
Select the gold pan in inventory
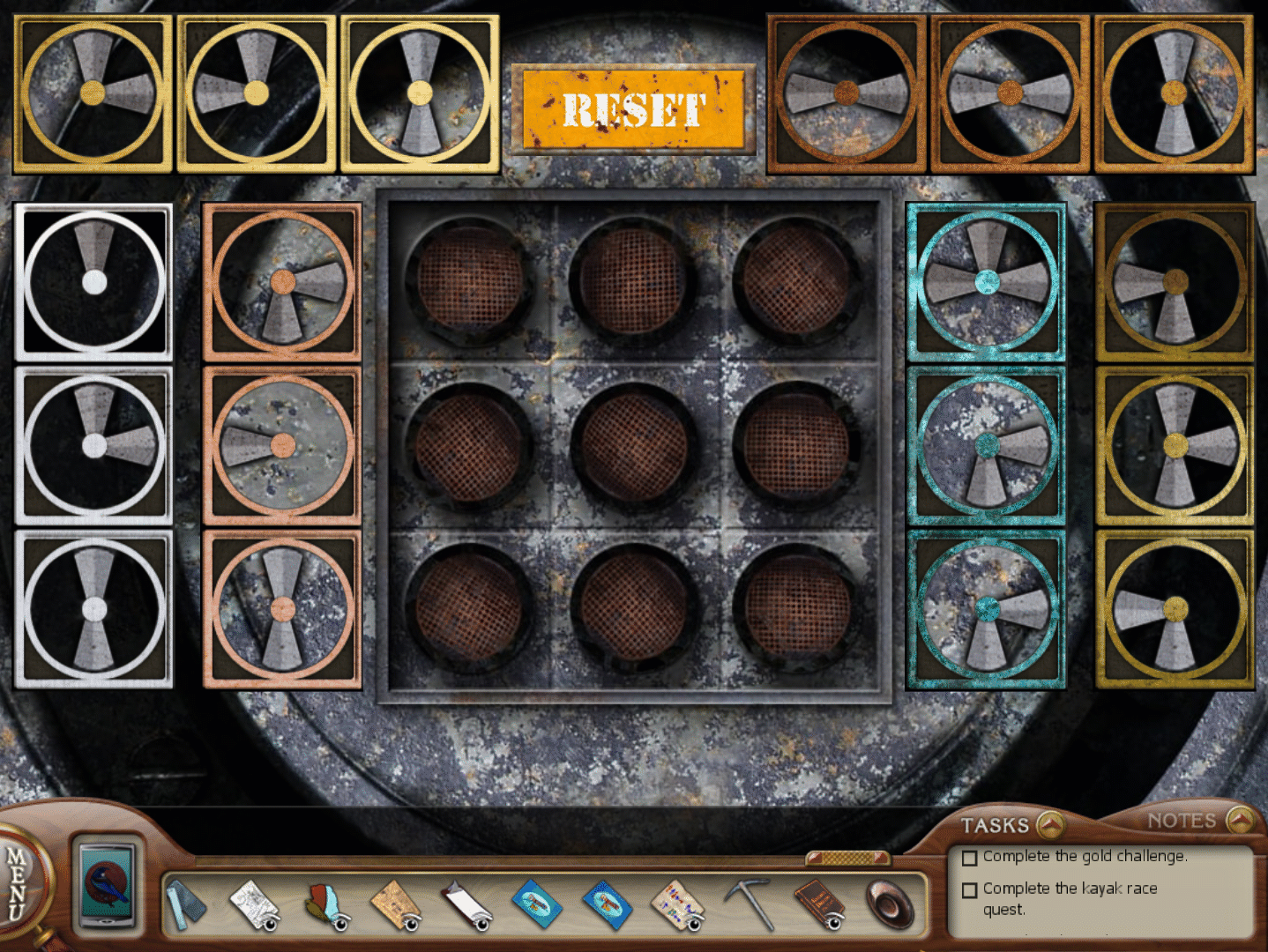pos(891,904)
